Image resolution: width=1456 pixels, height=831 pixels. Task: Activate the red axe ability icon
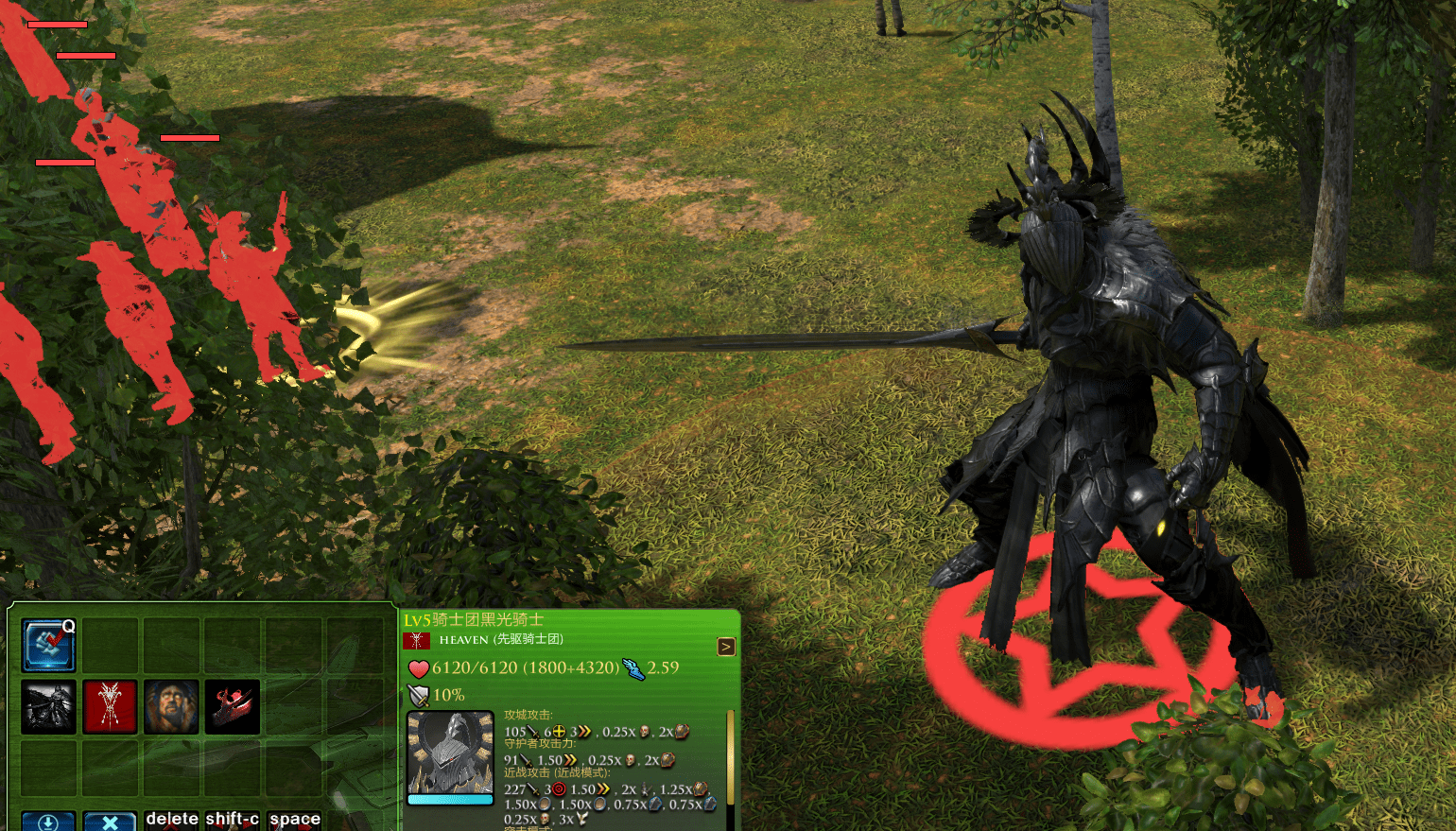pos(233,707)
